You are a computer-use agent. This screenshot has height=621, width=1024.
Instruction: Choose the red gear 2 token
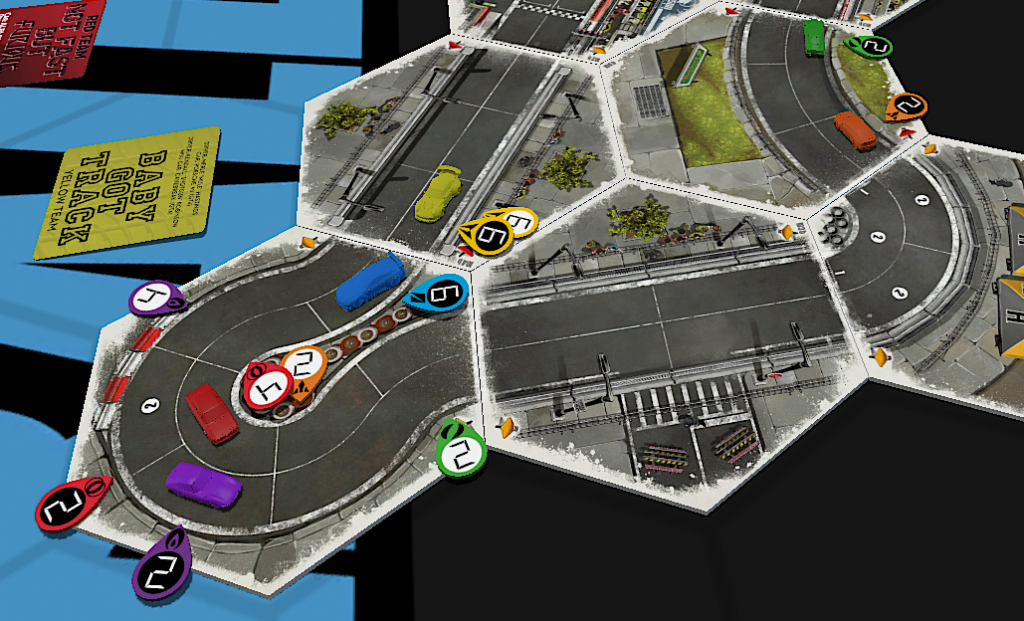pyautogui.click(x=66, y=506)
